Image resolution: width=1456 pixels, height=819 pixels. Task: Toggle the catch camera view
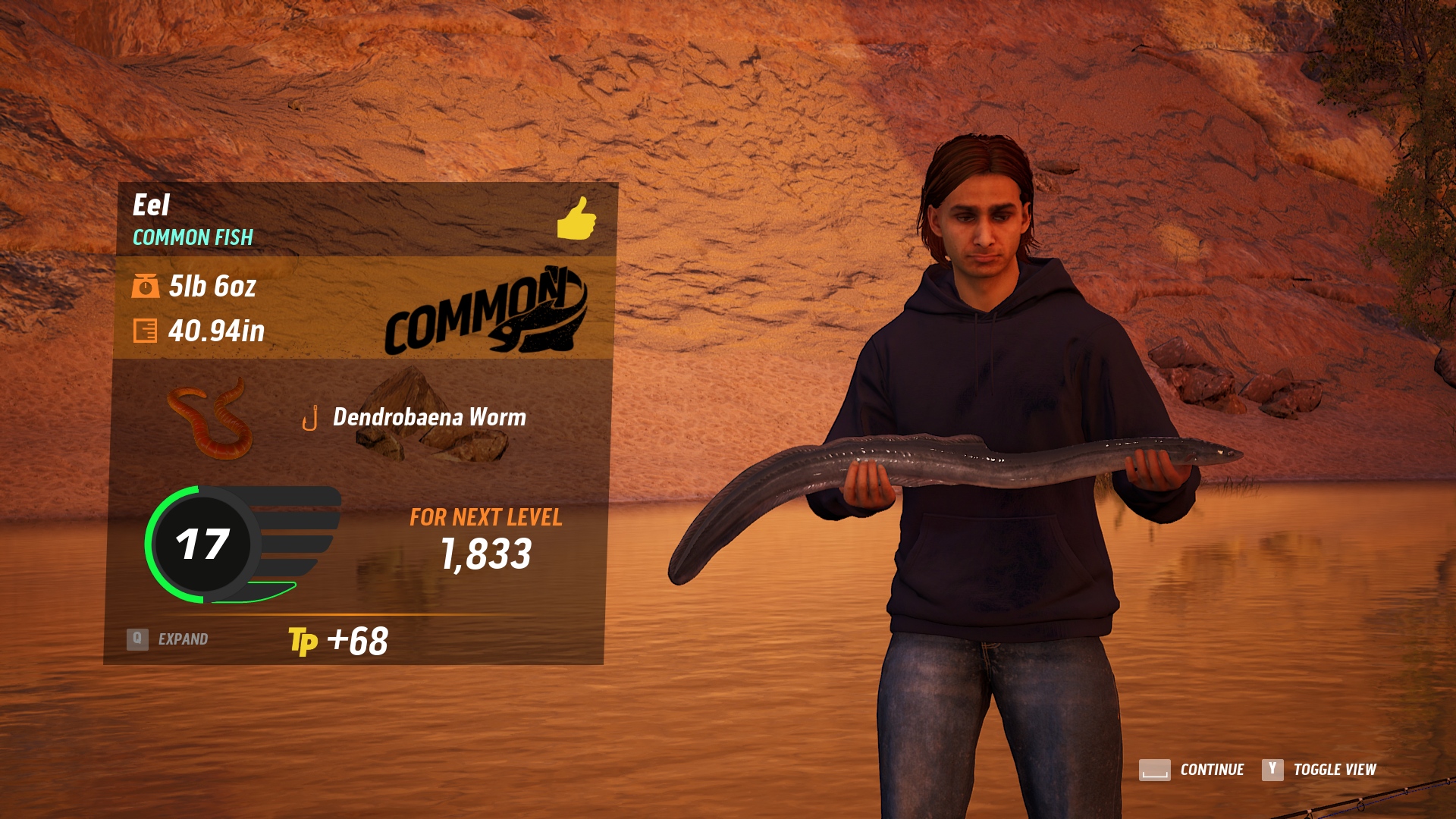coord(1319,770)
